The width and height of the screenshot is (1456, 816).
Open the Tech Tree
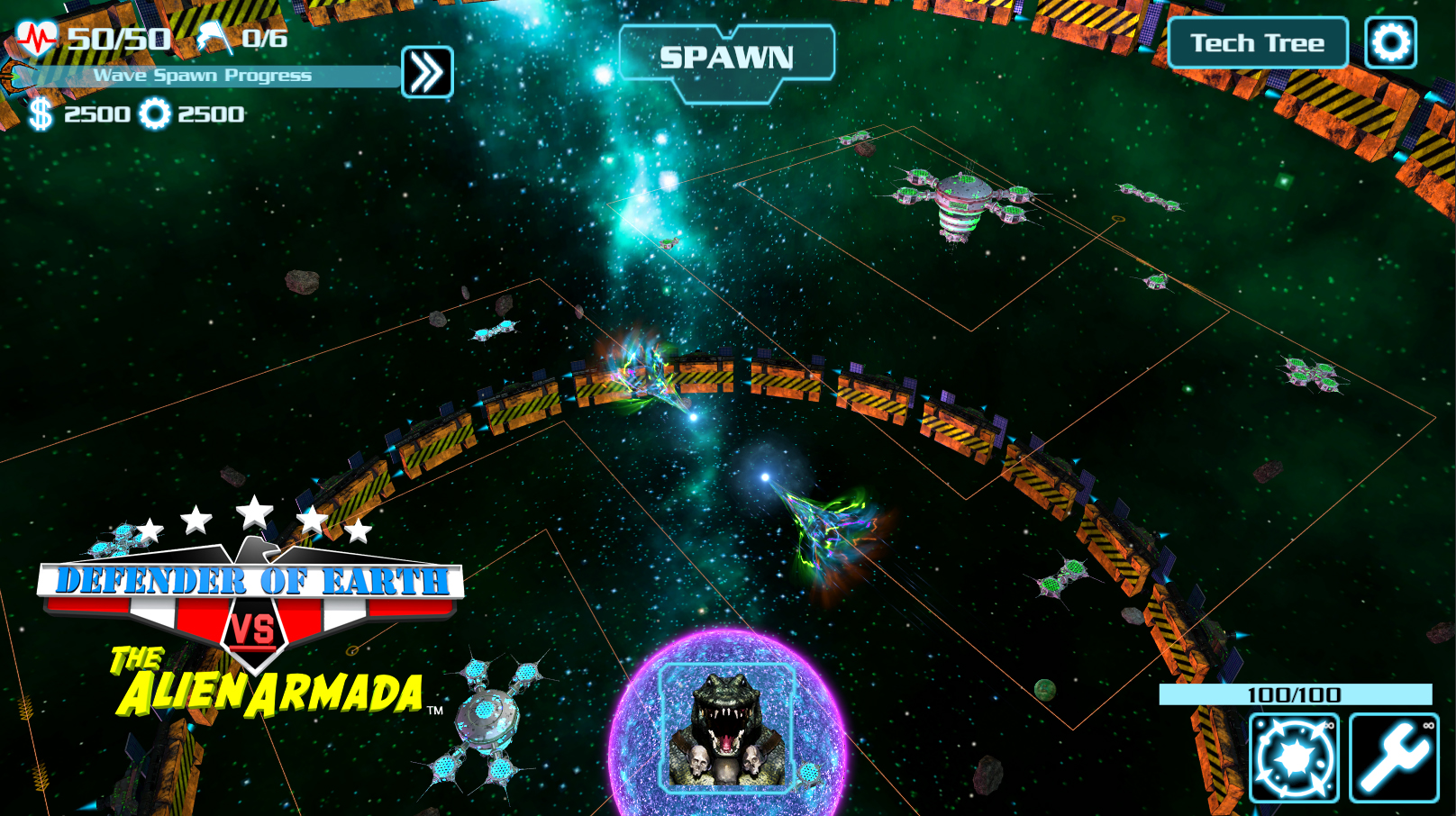point(1256,41)
